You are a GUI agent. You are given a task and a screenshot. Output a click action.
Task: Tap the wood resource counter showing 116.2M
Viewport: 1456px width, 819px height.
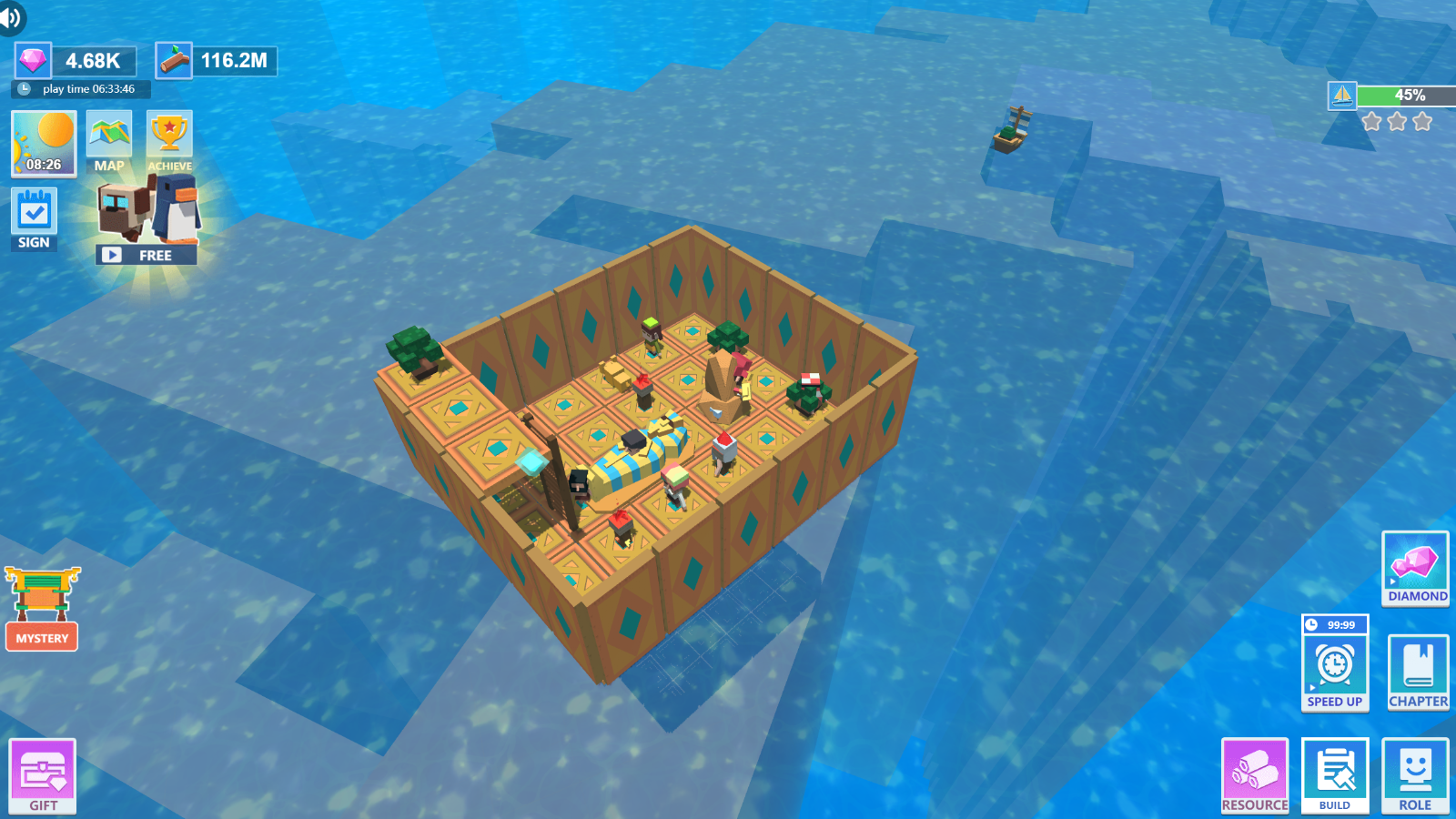pos(216,61)
